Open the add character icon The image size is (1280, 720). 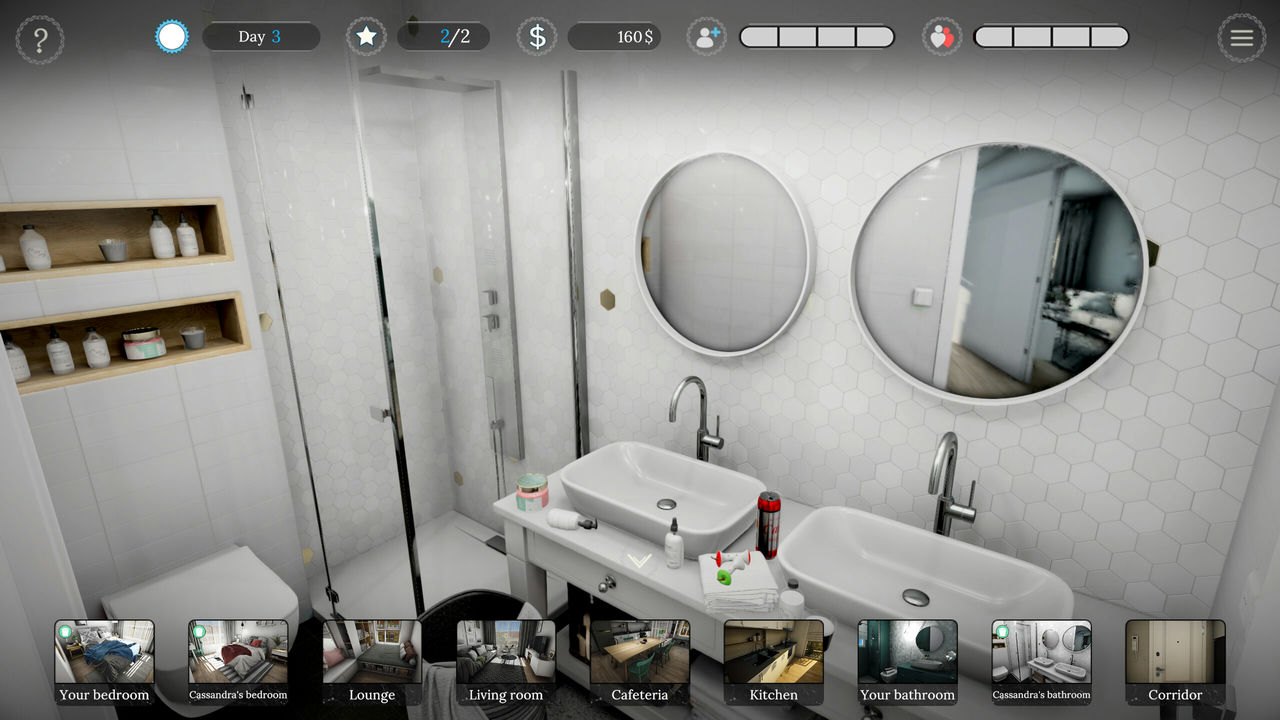click(707, 36)
